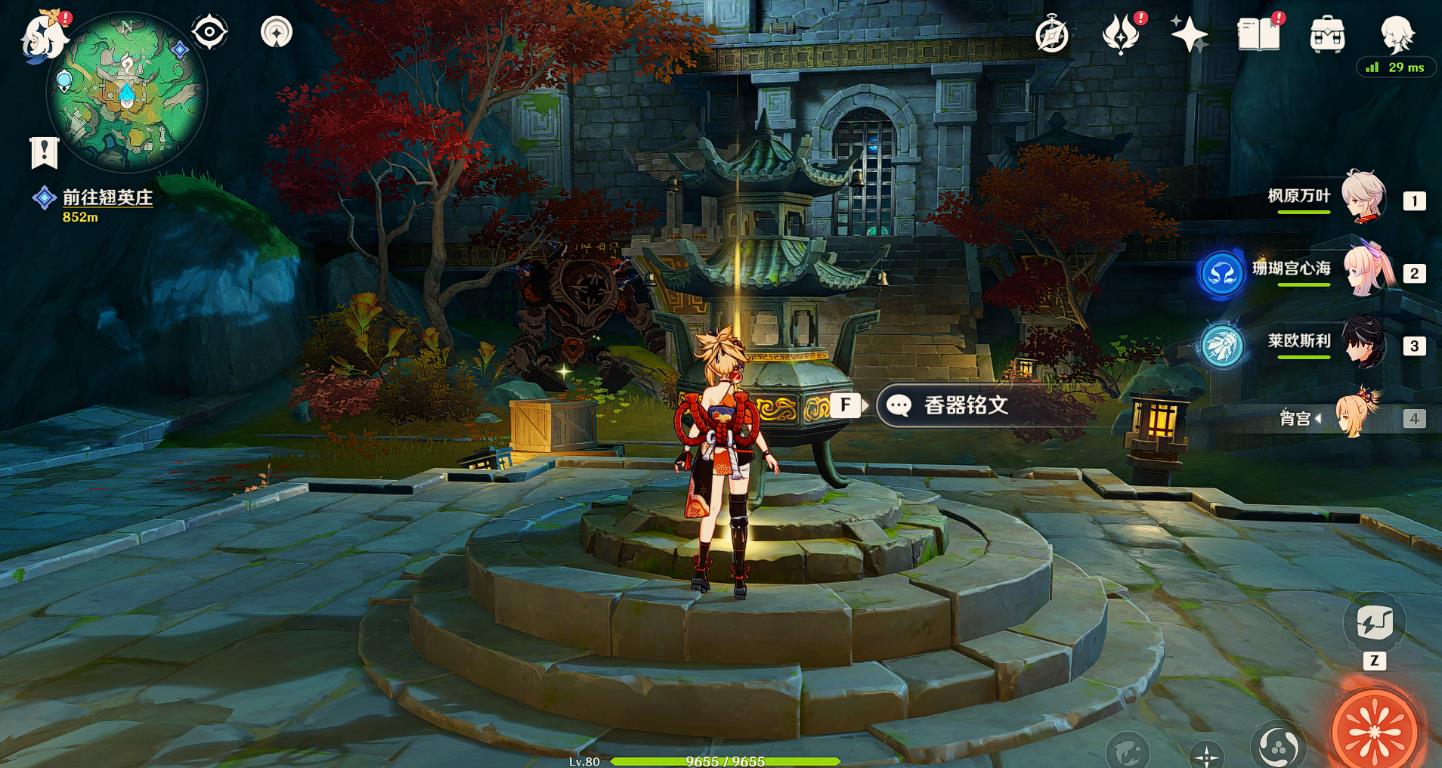
Task: Open the character screen head icon
Action: click(x=1396, y=36)
